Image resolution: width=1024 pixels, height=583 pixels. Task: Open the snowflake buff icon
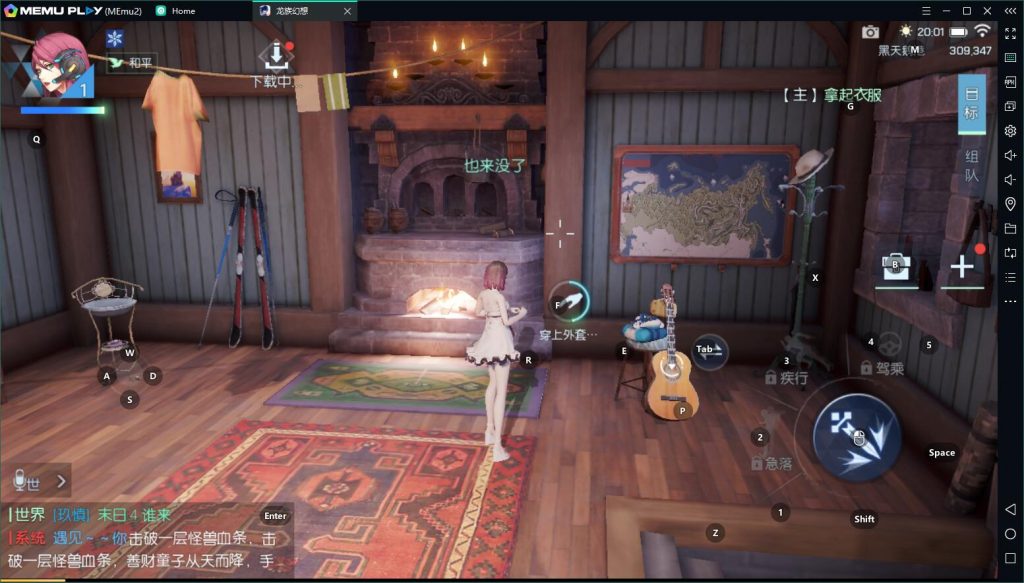click(x=114, y=38)
